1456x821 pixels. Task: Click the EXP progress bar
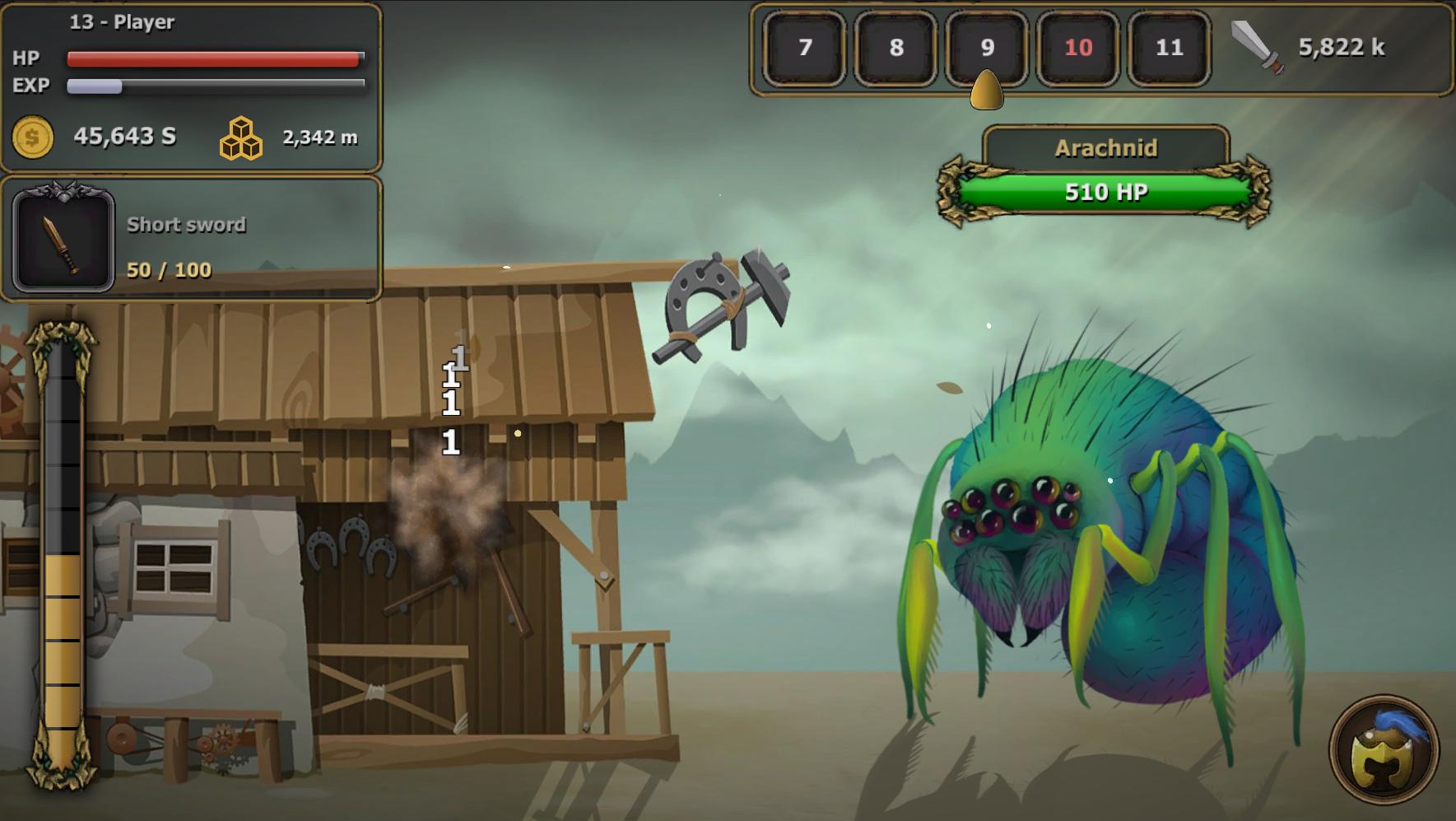214,85
